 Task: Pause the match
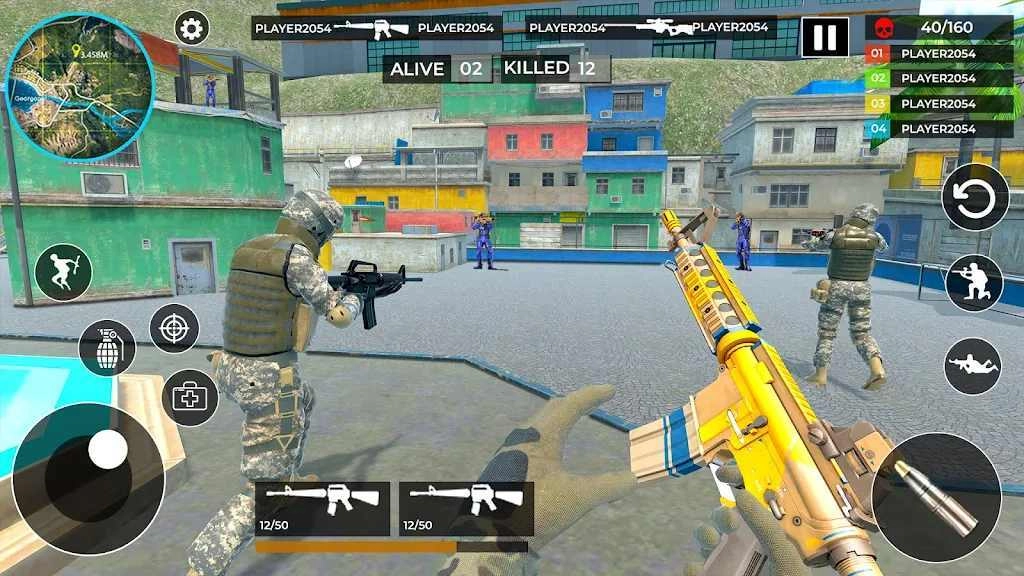tap(825, 38)
